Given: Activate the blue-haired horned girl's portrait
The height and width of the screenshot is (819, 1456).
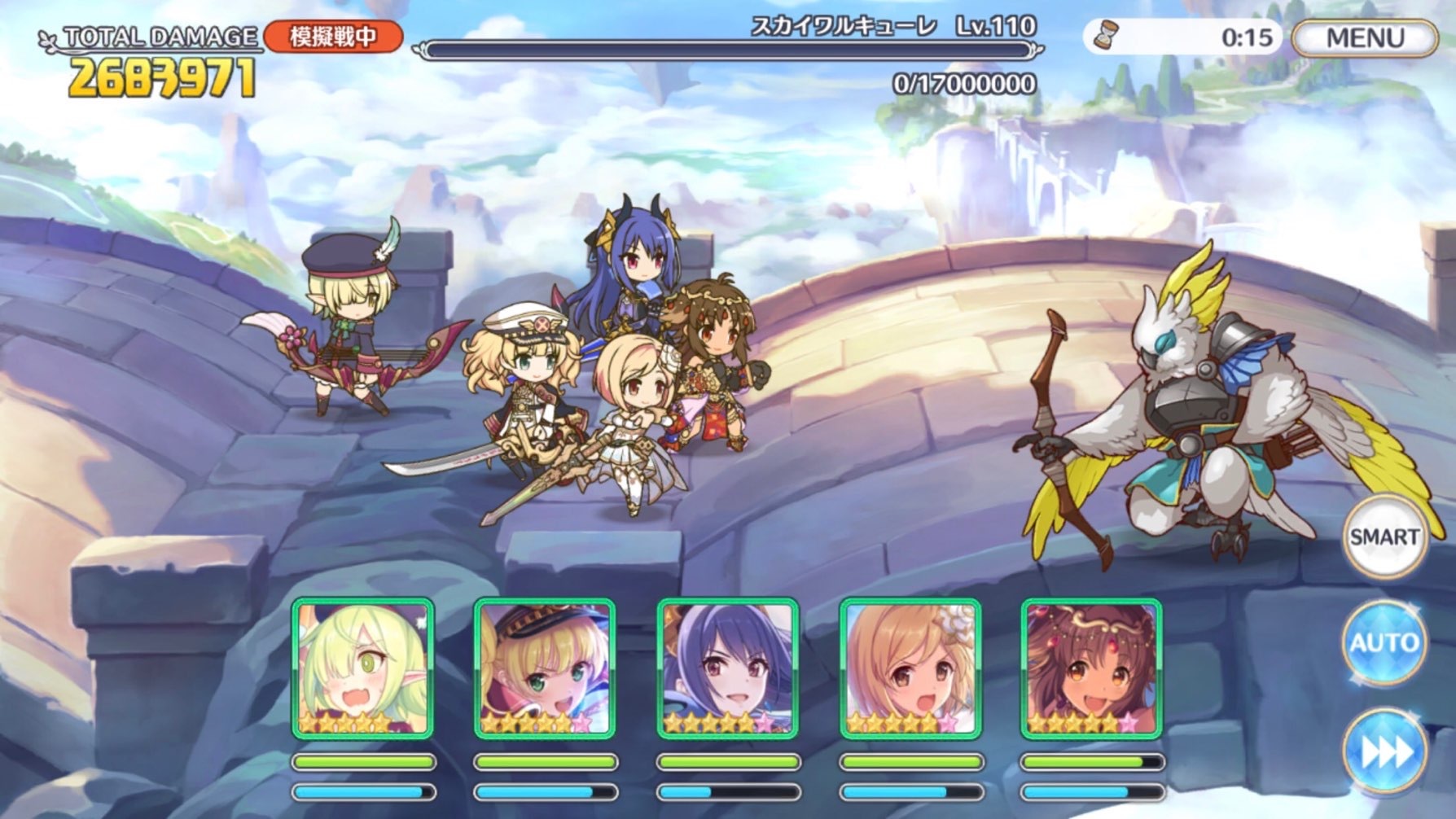Looking at the screenshot, I should (727, 668).
